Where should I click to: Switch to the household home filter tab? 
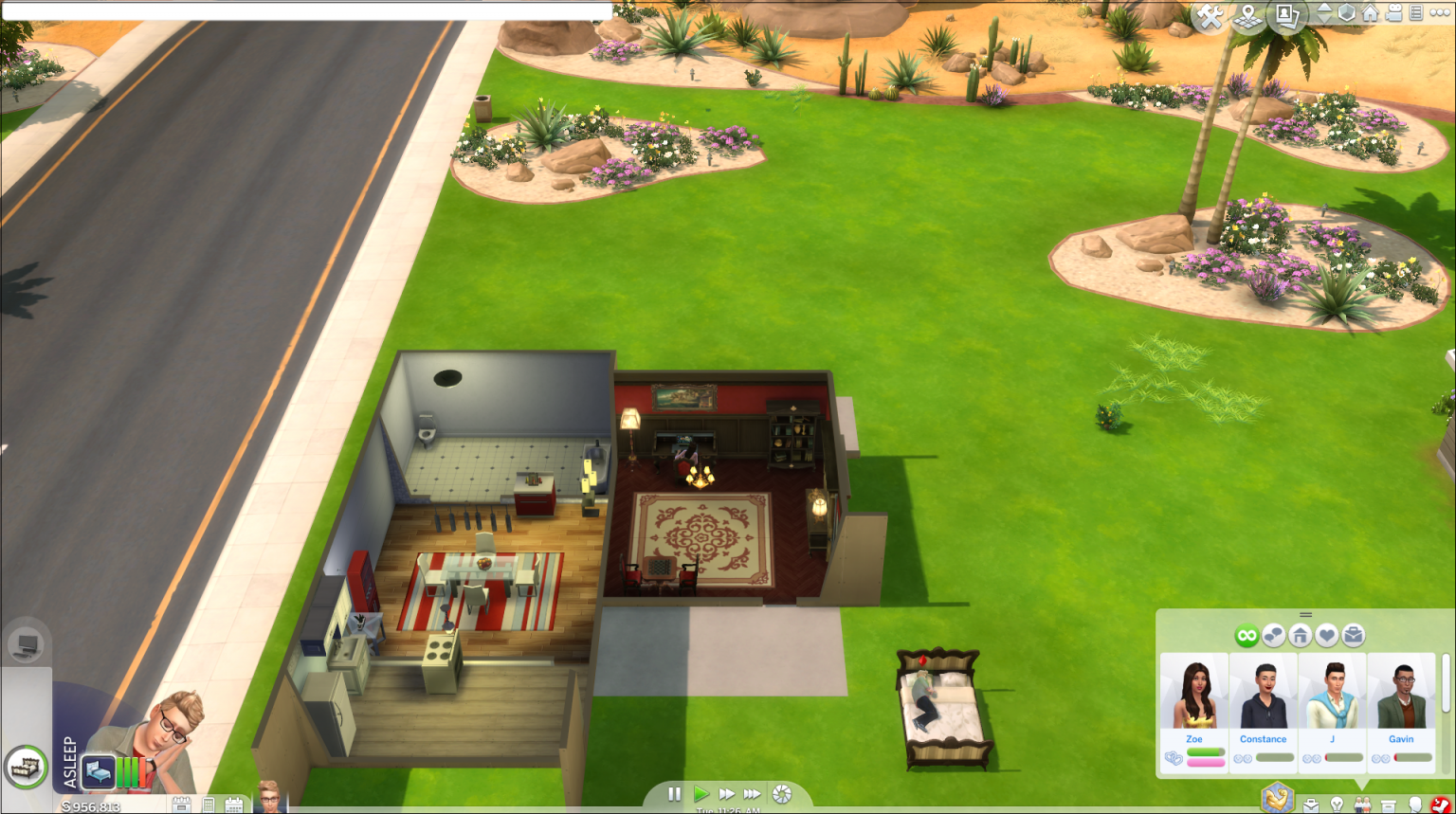pos(1301,635)
